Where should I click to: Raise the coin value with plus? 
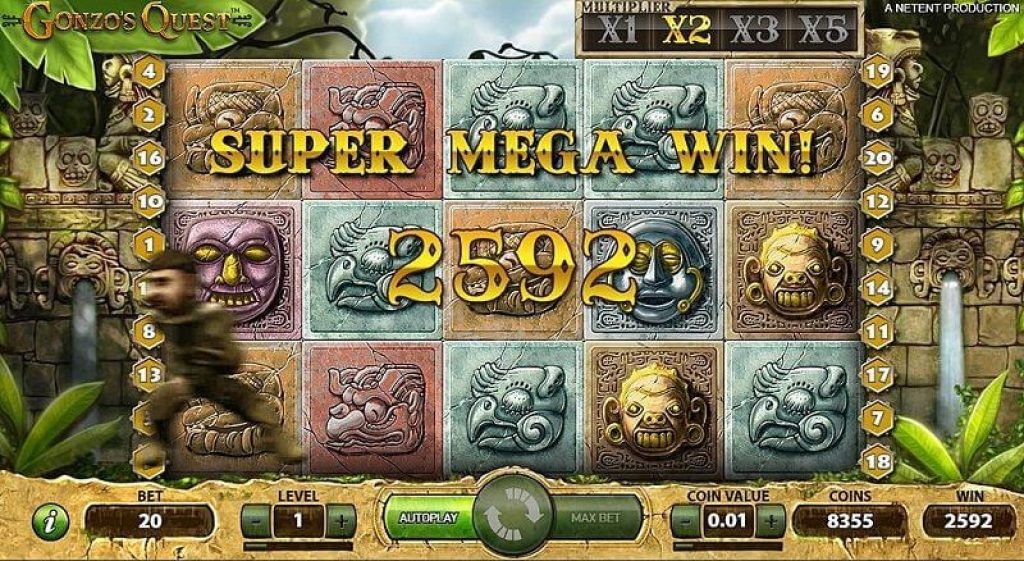(771, 520)
